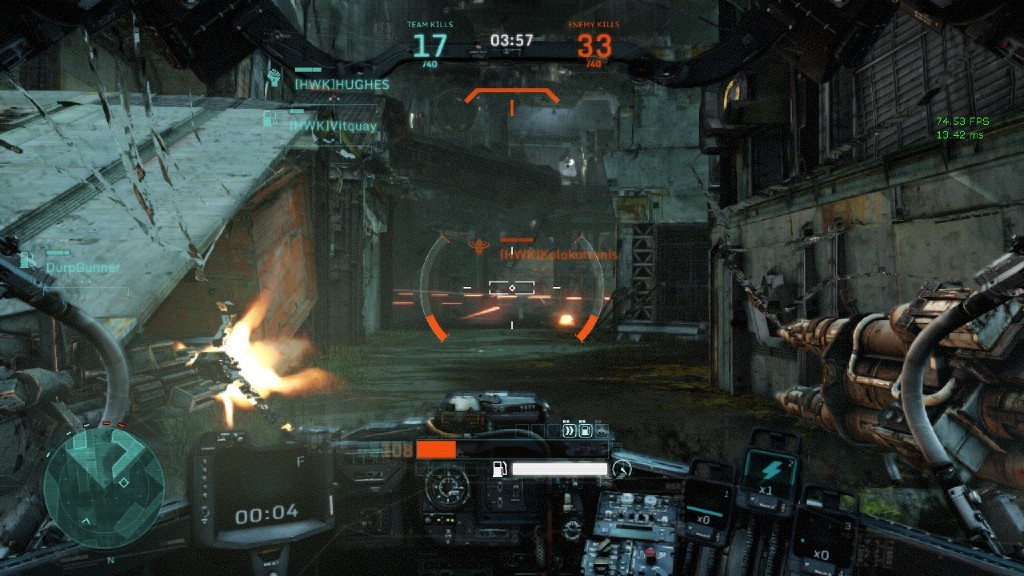Click the boost chevrons status icon
Screen dimensions: 1024x576
point(569,432)
